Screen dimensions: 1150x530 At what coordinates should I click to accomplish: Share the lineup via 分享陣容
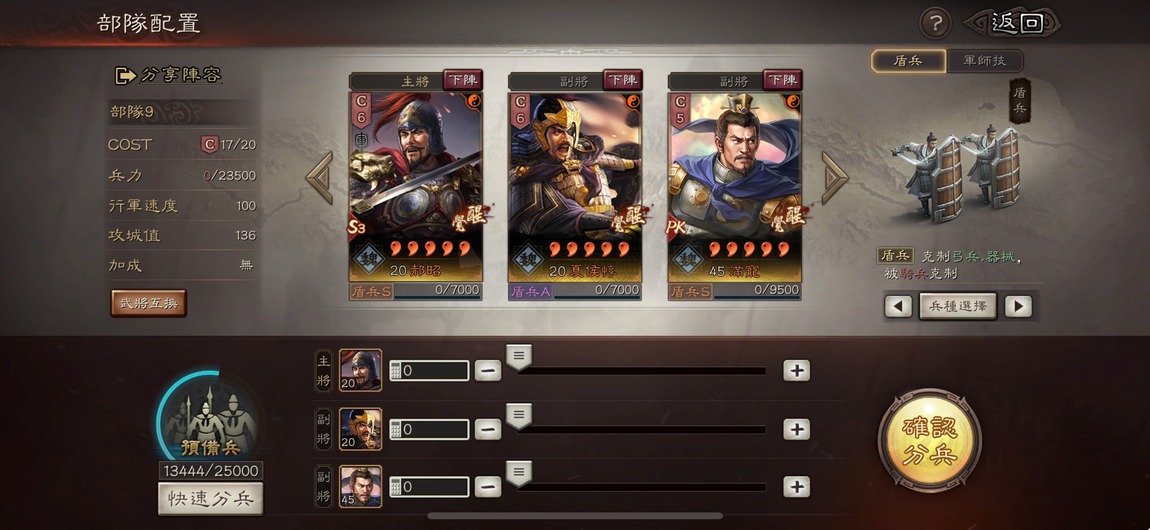168,75
